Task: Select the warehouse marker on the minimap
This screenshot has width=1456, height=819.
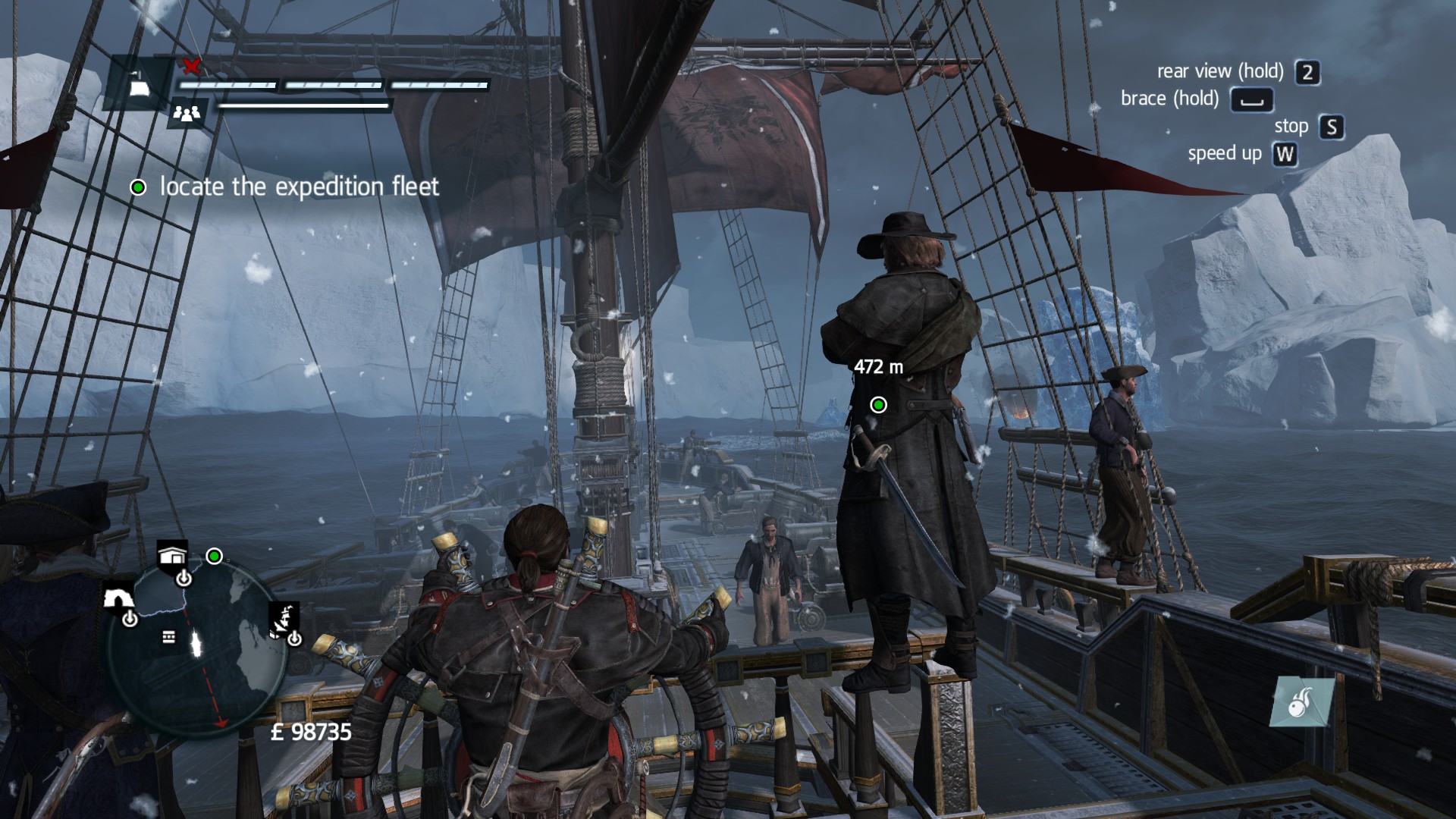Action: 172,556
